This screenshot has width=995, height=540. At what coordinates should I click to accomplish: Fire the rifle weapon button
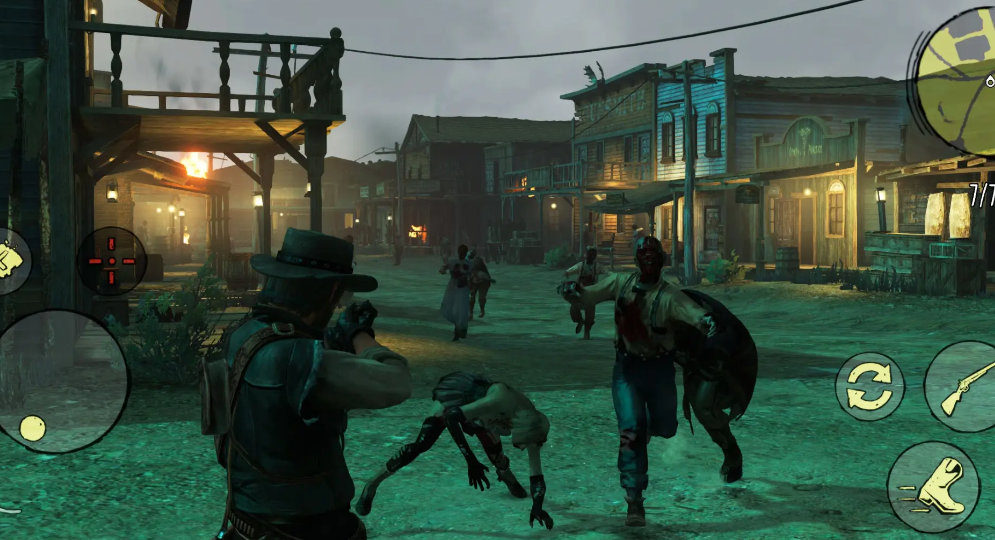tap(962, 386)
